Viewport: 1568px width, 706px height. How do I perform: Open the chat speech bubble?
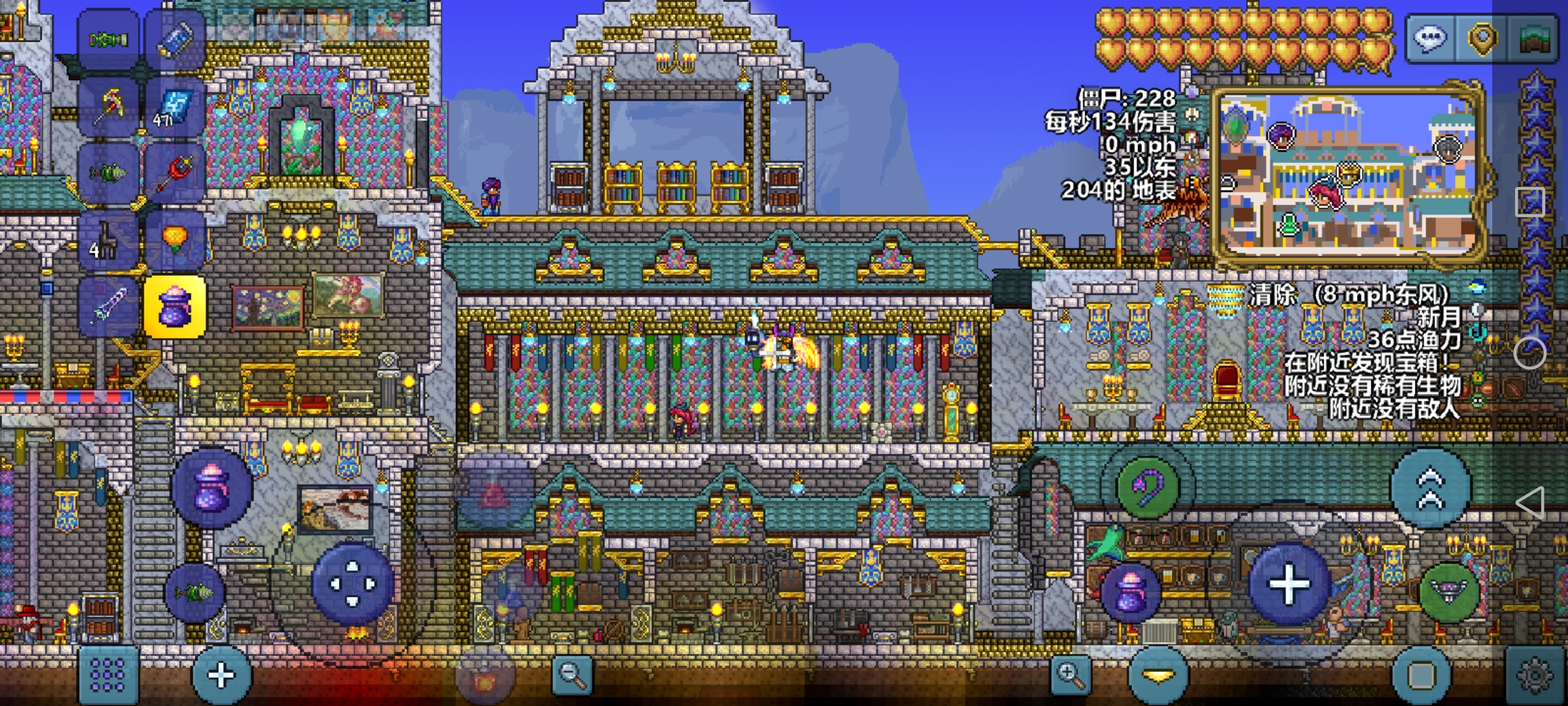coord(1429,39)
